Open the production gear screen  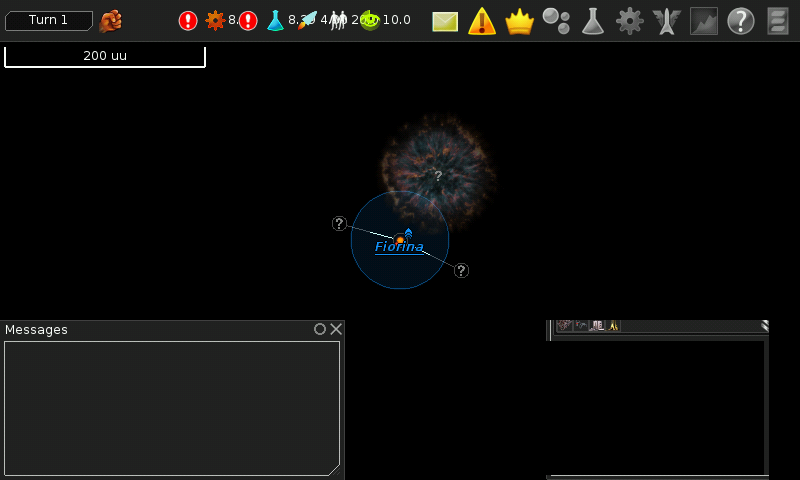629,21
